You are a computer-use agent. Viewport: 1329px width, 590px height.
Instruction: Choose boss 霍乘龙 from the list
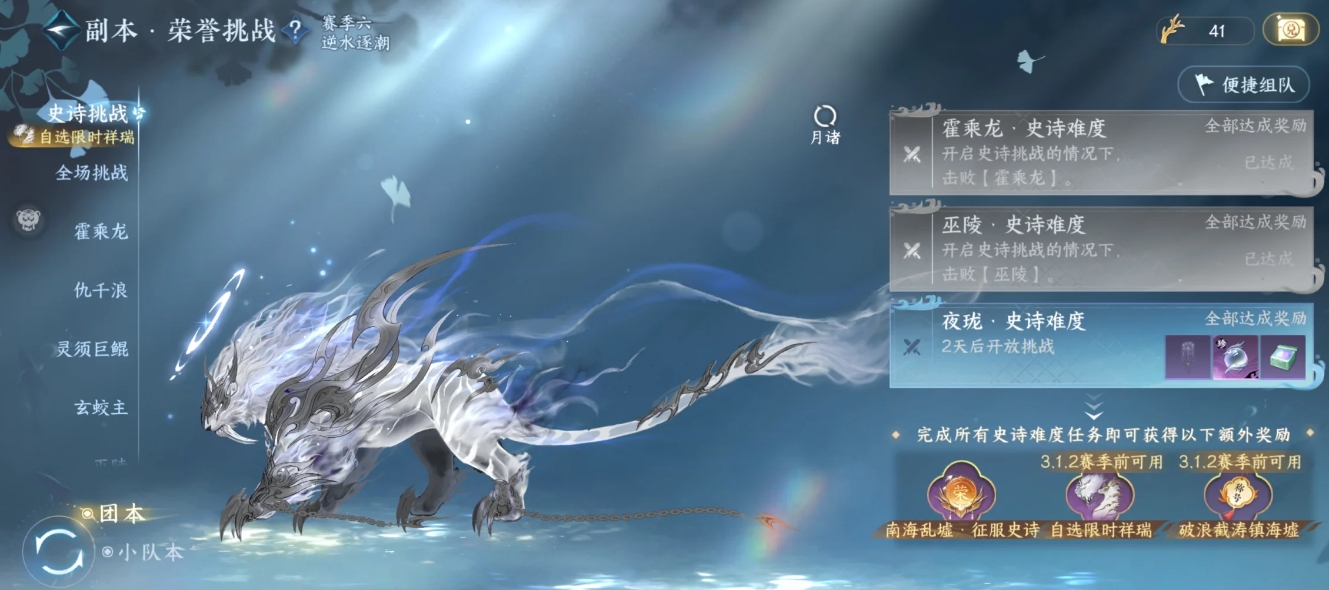[101, 231]
